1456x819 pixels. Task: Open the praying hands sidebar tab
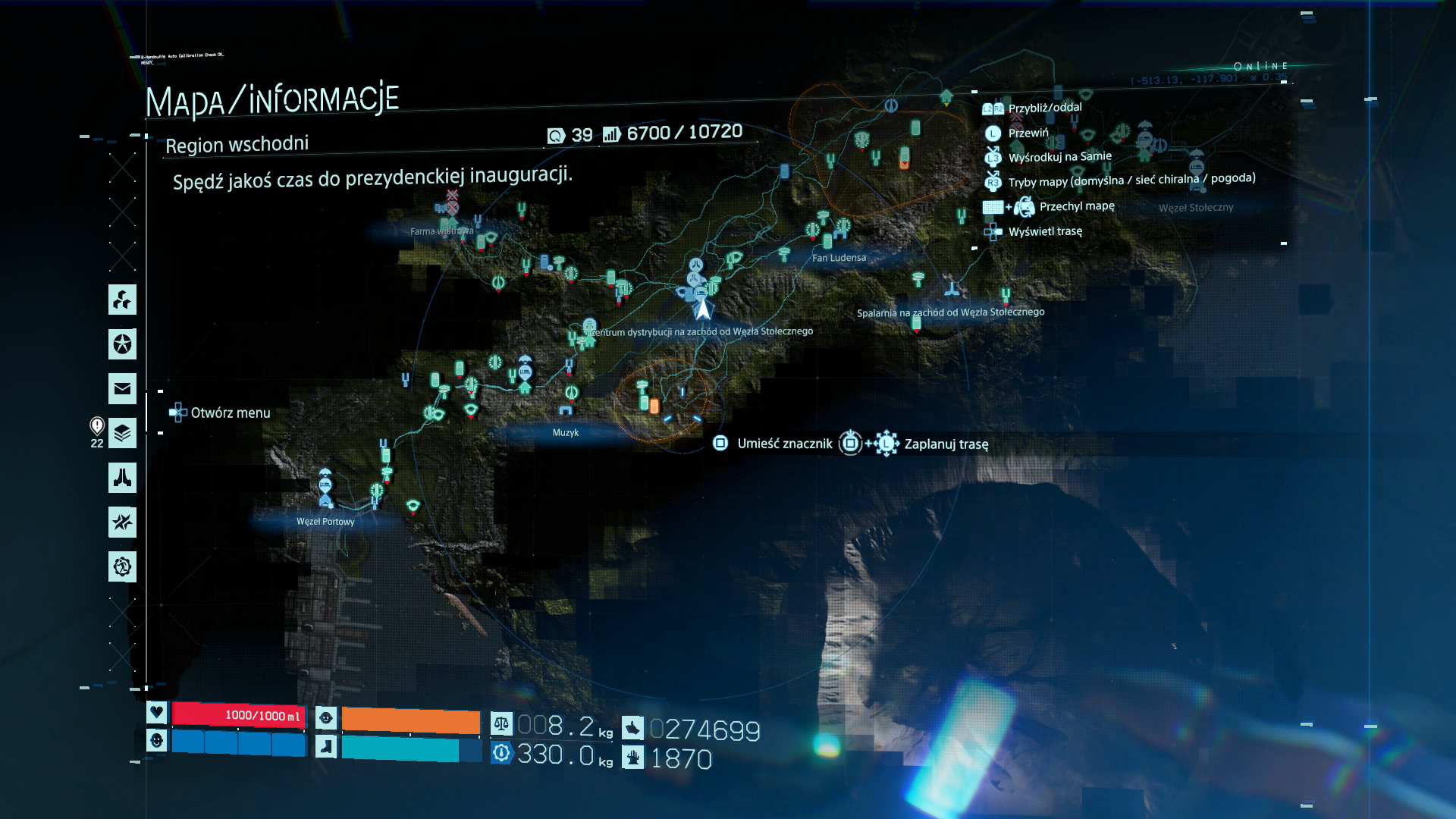(122, 478)
